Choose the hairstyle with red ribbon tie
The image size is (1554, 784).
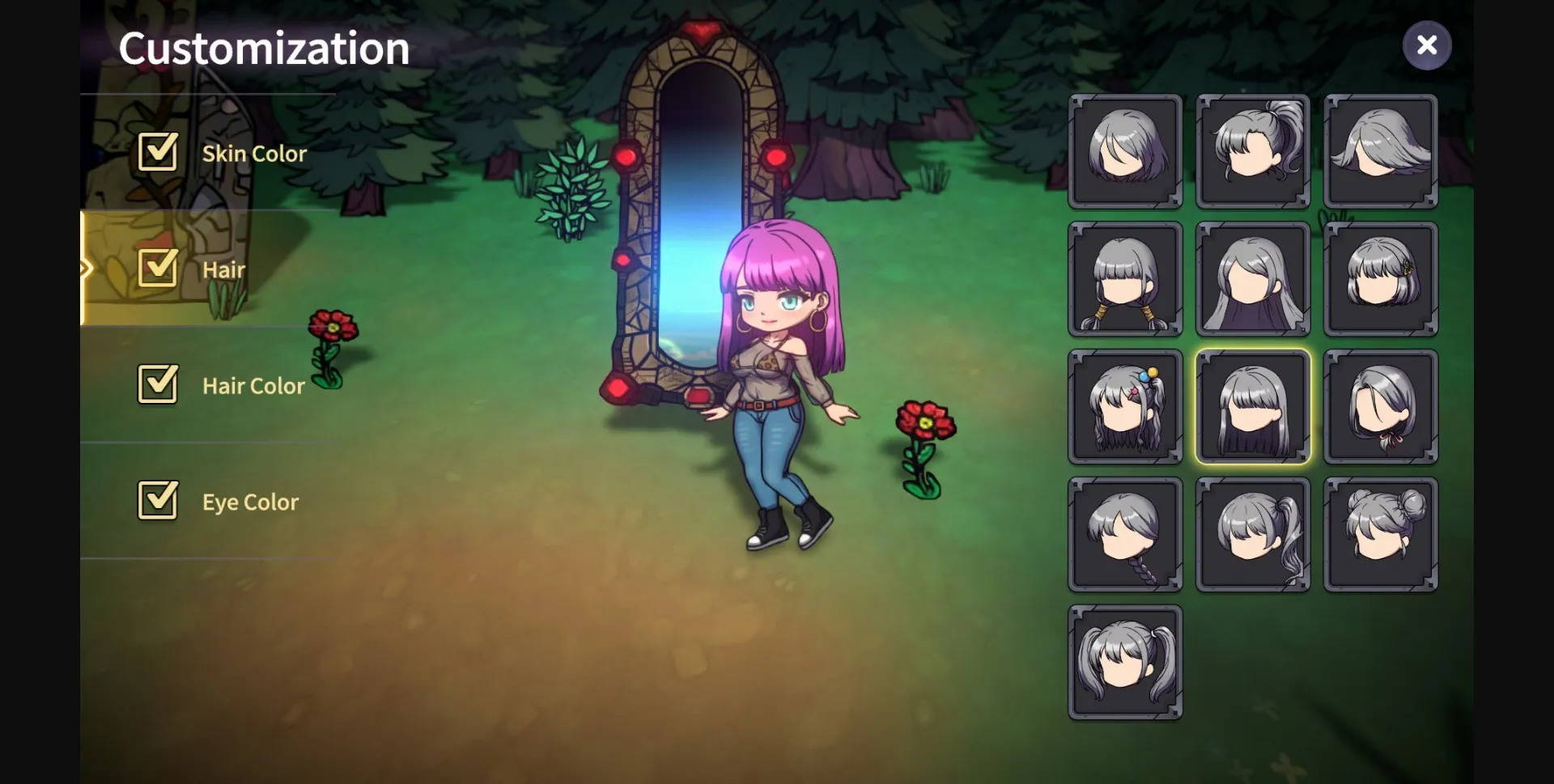click(x=1379, y=406)
